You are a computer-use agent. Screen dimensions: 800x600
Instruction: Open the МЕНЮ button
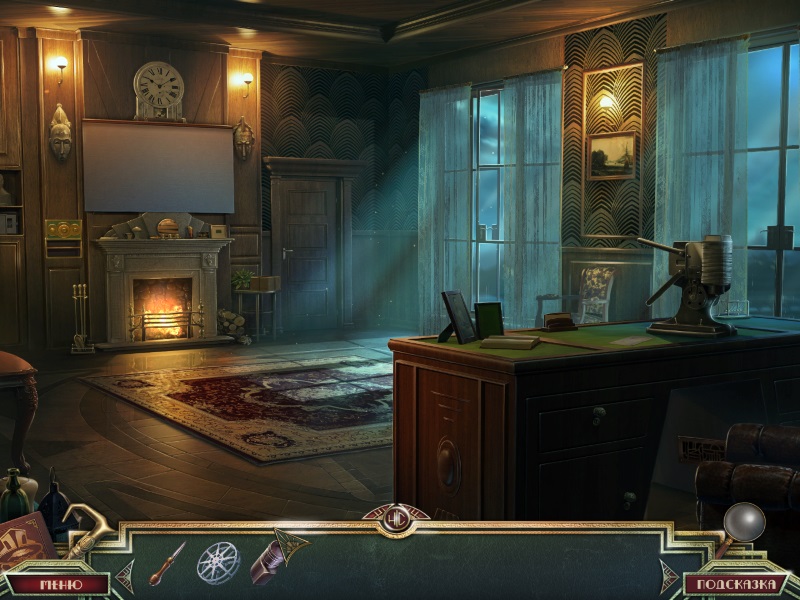click(60, 583)
